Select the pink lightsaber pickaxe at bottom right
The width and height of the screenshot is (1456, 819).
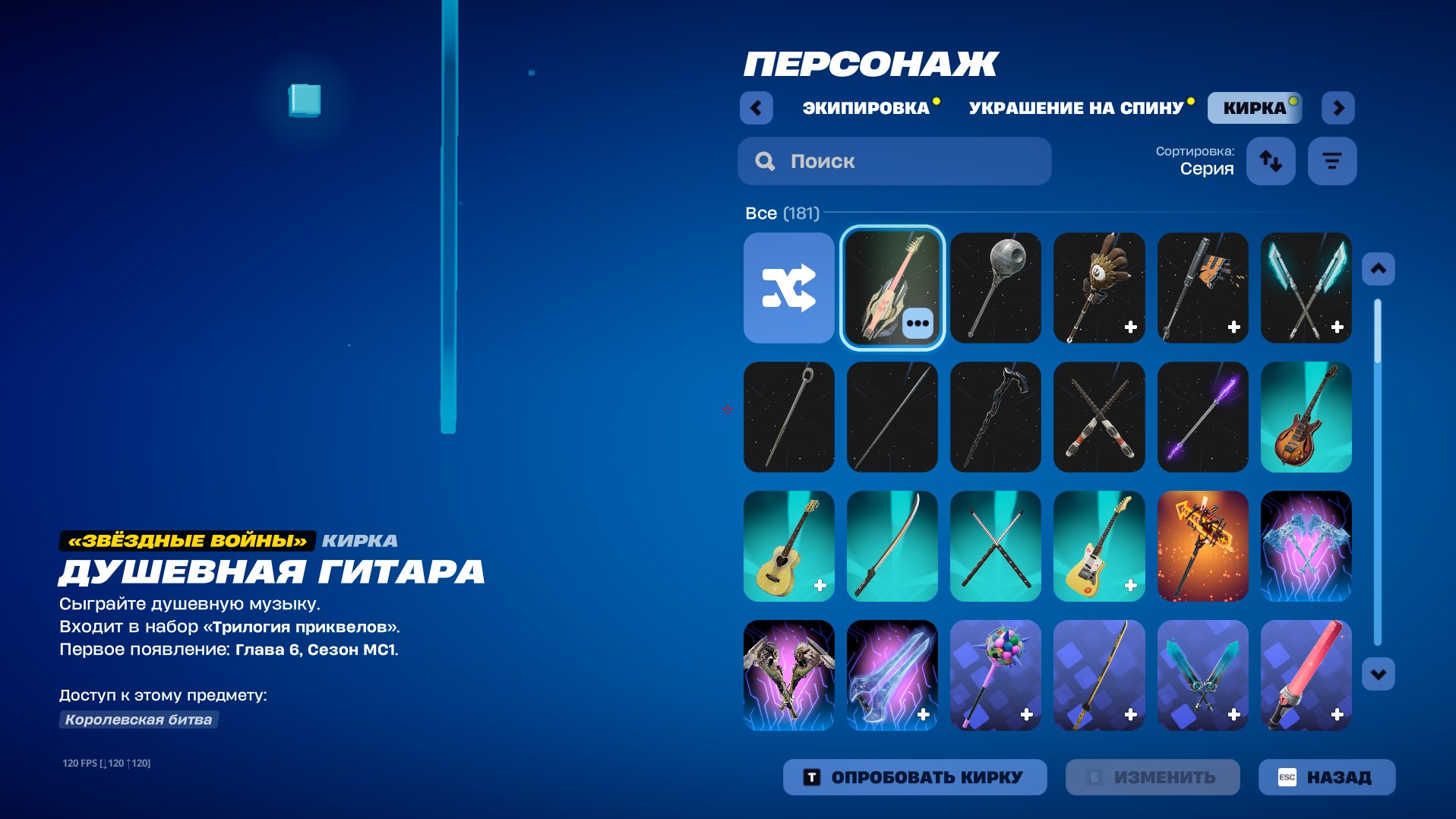[x=1306, y=675]
